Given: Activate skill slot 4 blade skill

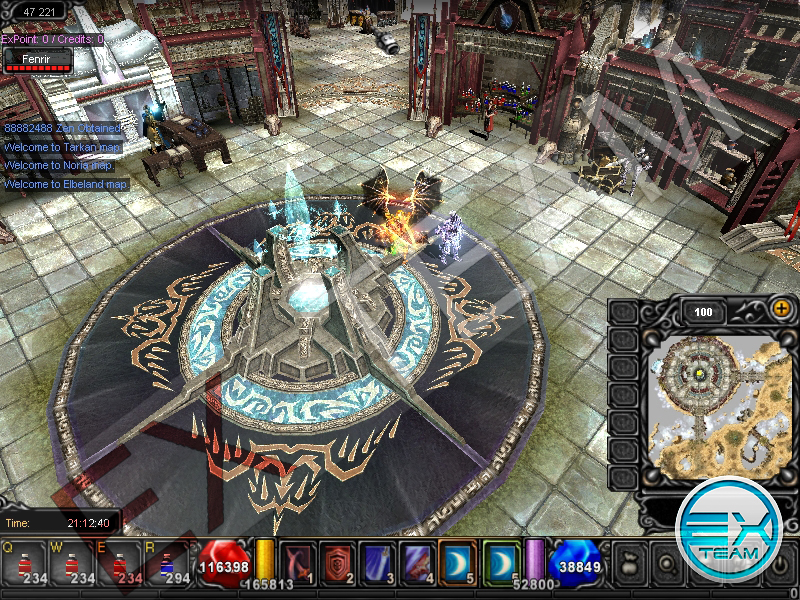Looking at the screenshot, I should (x=420, y=561).
